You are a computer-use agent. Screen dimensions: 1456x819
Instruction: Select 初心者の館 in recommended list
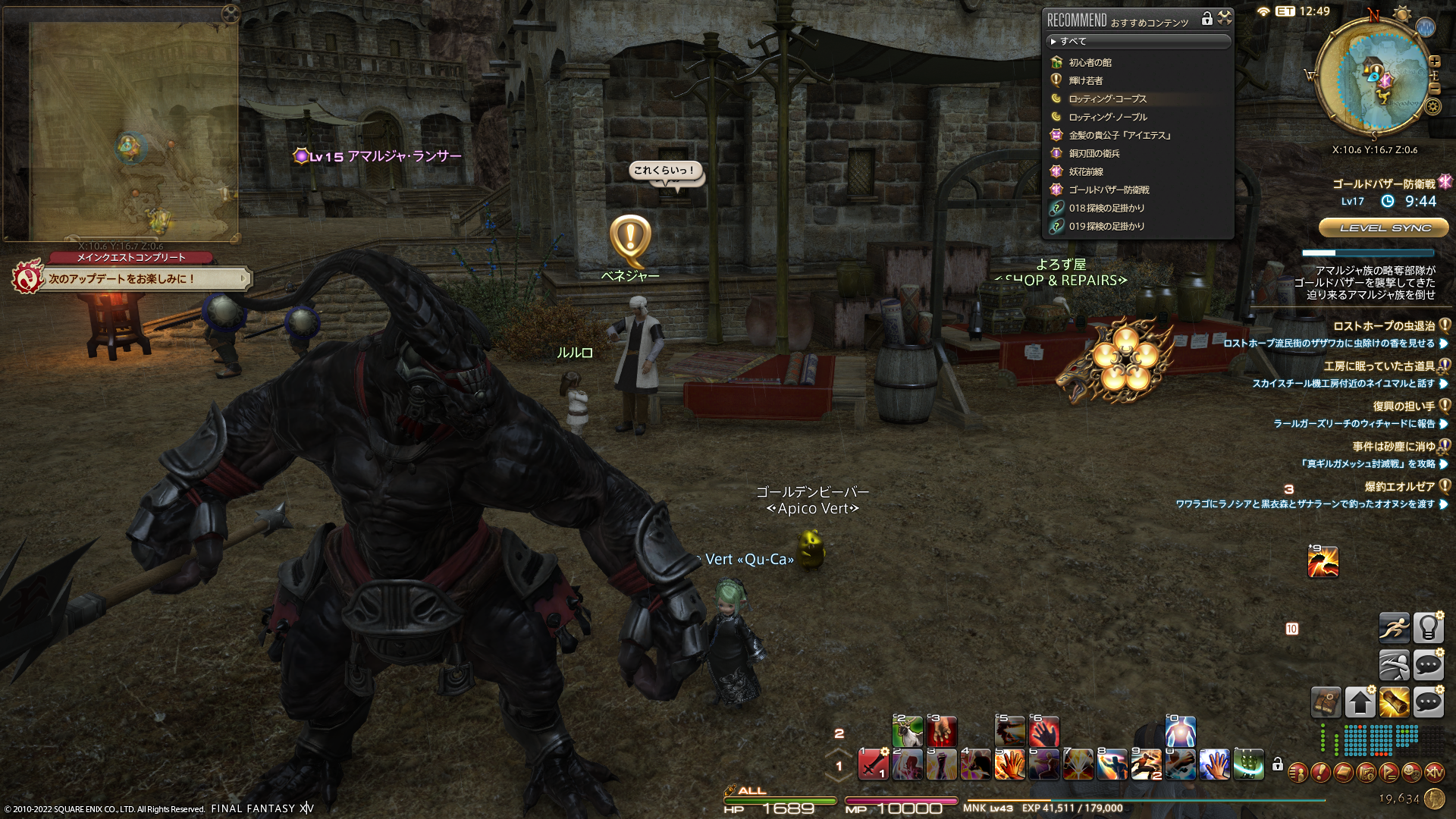point(1090,62)
